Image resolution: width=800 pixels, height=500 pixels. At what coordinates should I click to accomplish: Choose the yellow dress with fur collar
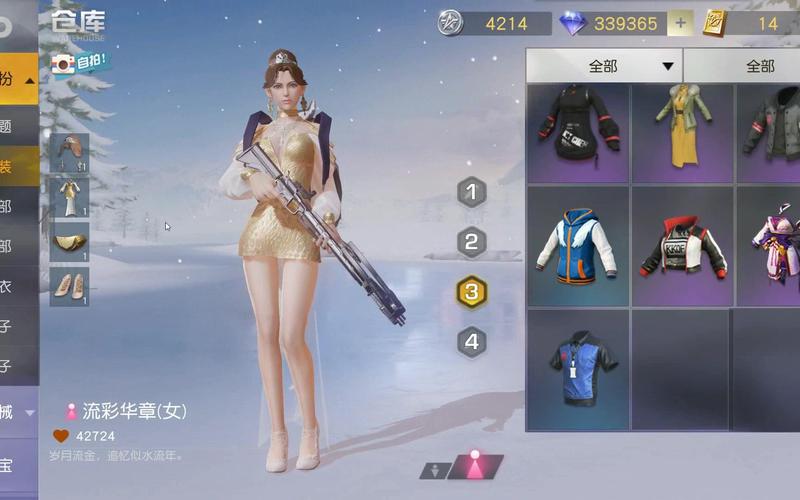(x=683, y=132)
